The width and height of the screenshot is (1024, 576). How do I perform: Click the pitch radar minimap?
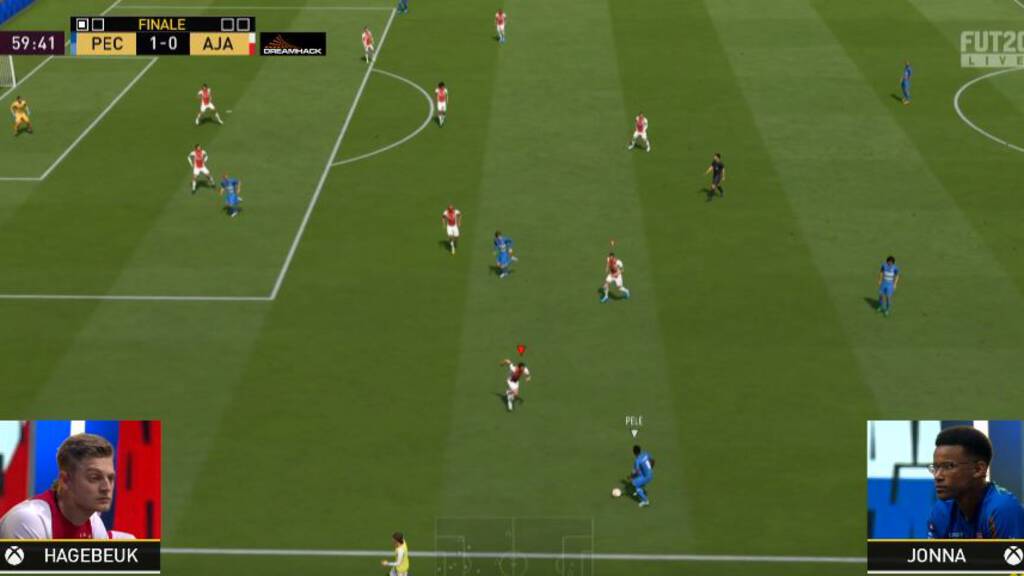coord(513,546)
